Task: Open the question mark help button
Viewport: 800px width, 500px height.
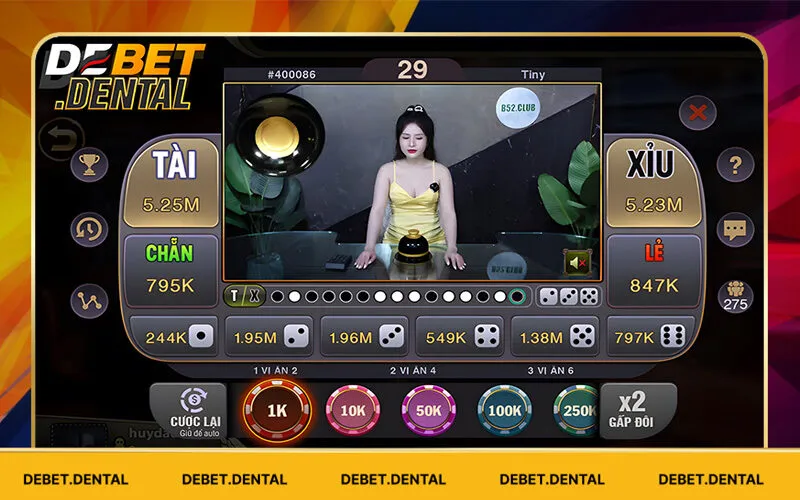Action: point(735,165)
